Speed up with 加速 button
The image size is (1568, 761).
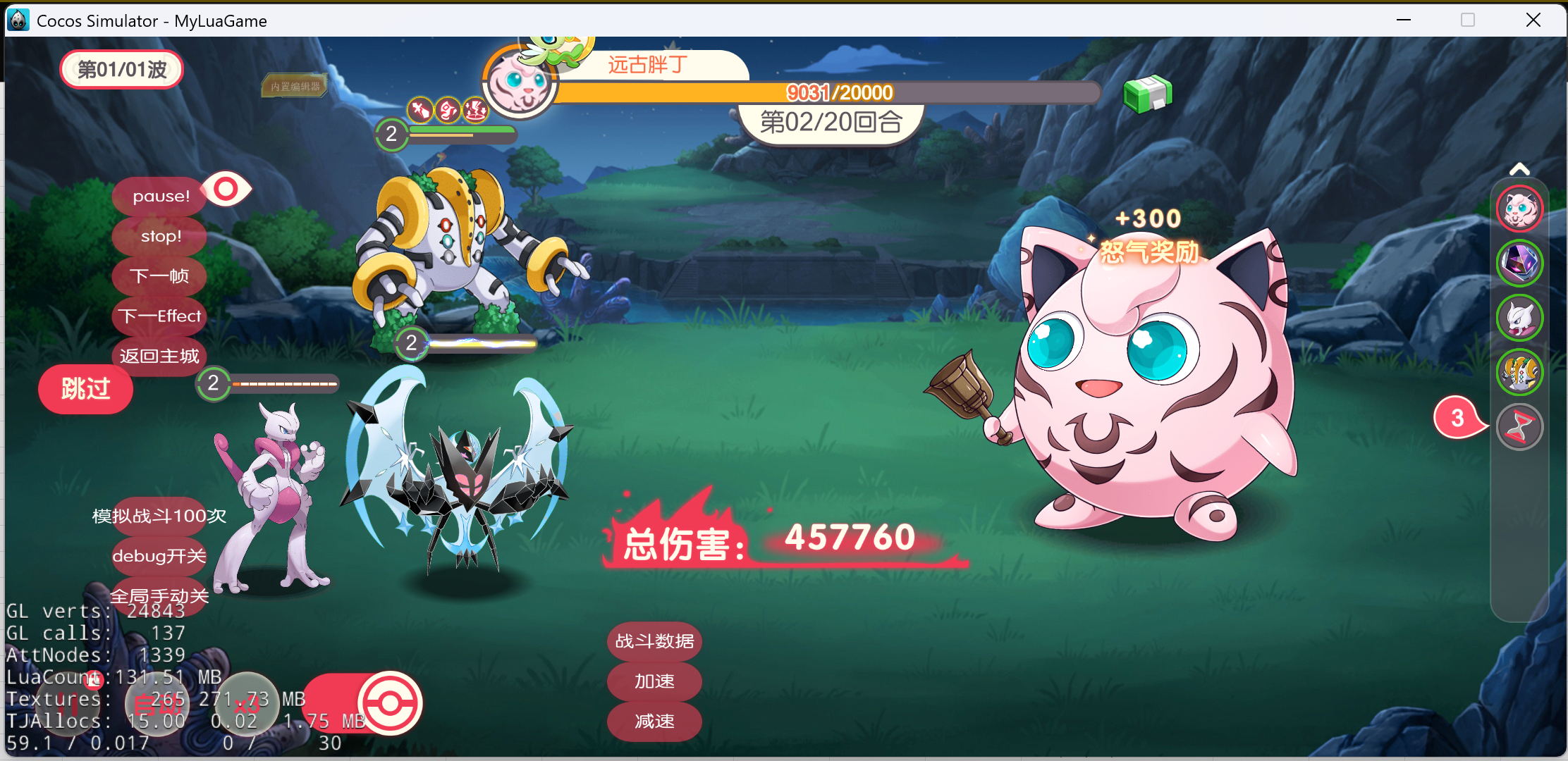click(654, 681)
